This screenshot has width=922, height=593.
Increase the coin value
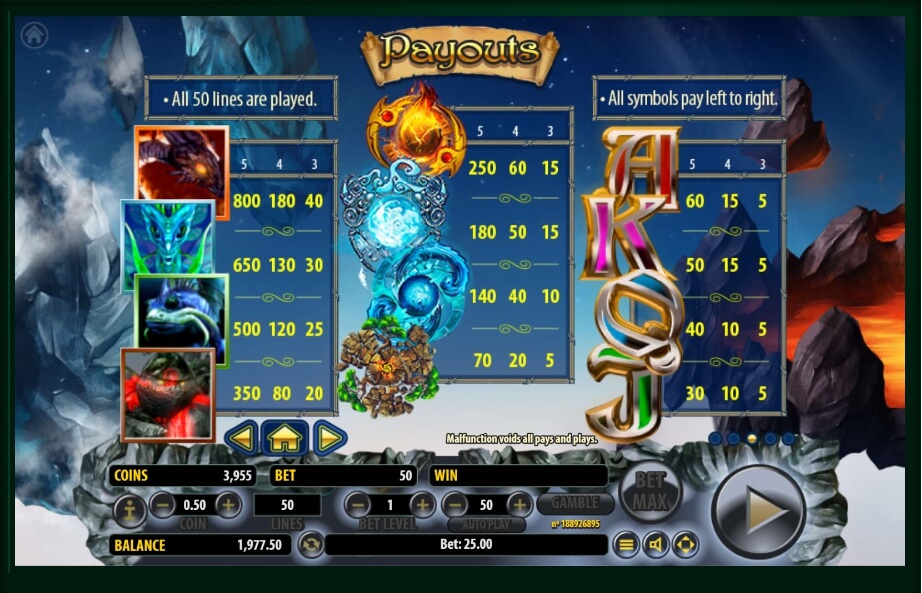[228, 505]
